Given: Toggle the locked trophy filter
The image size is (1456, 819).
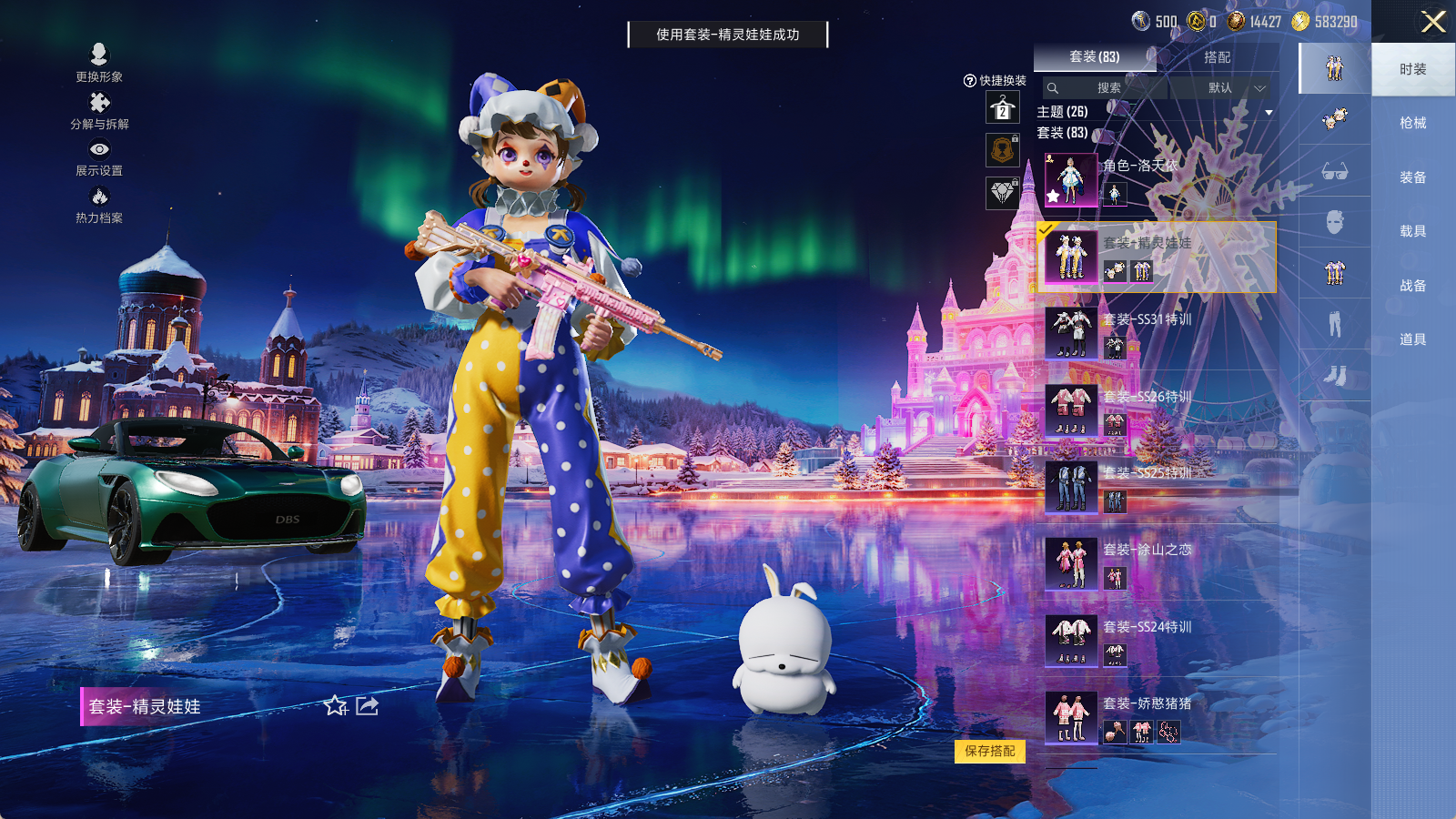Looking at the screenshot, I should [1004, 150].
